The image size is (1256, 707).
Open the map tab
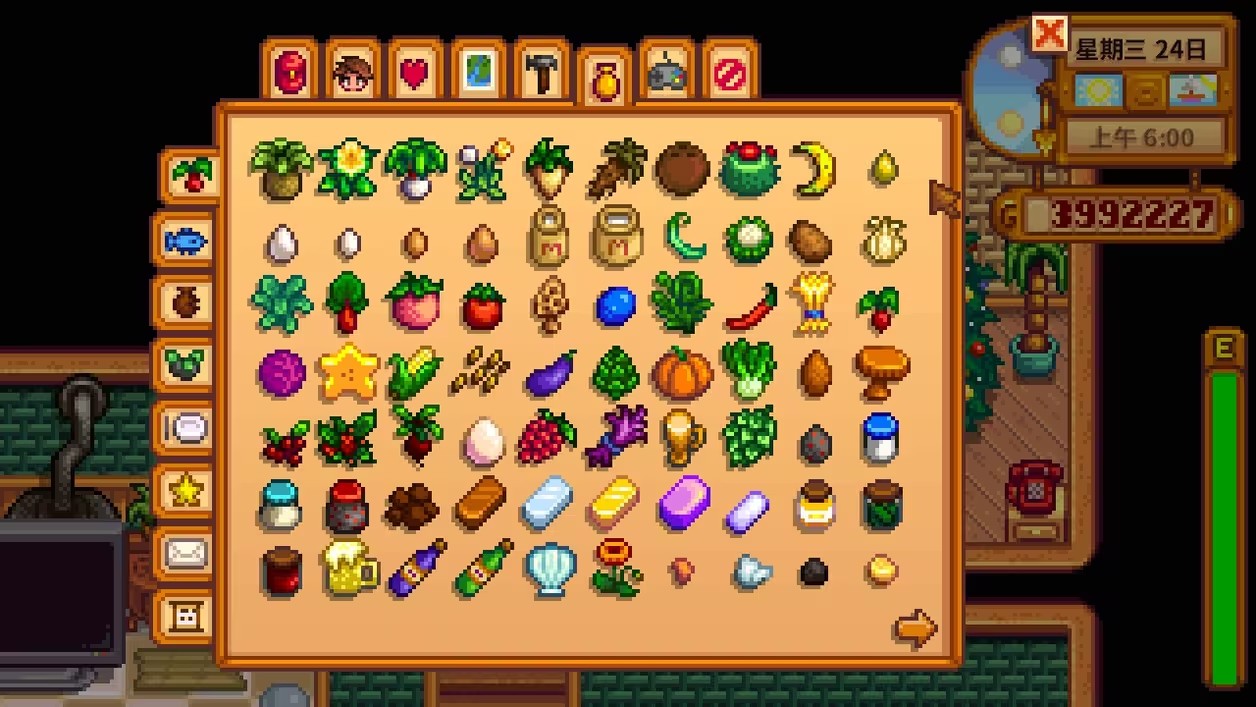click(478, 73)
